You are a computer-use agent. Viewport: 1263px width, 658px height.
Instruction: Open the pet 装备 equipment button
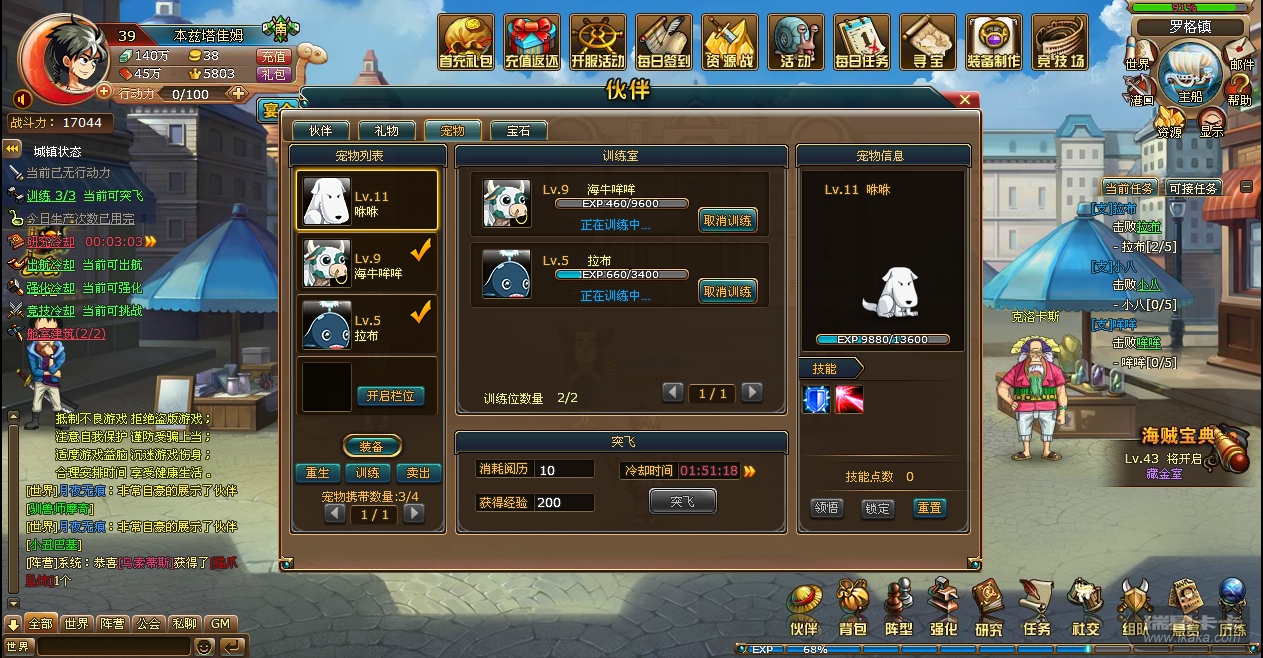(x=372, y=446)
